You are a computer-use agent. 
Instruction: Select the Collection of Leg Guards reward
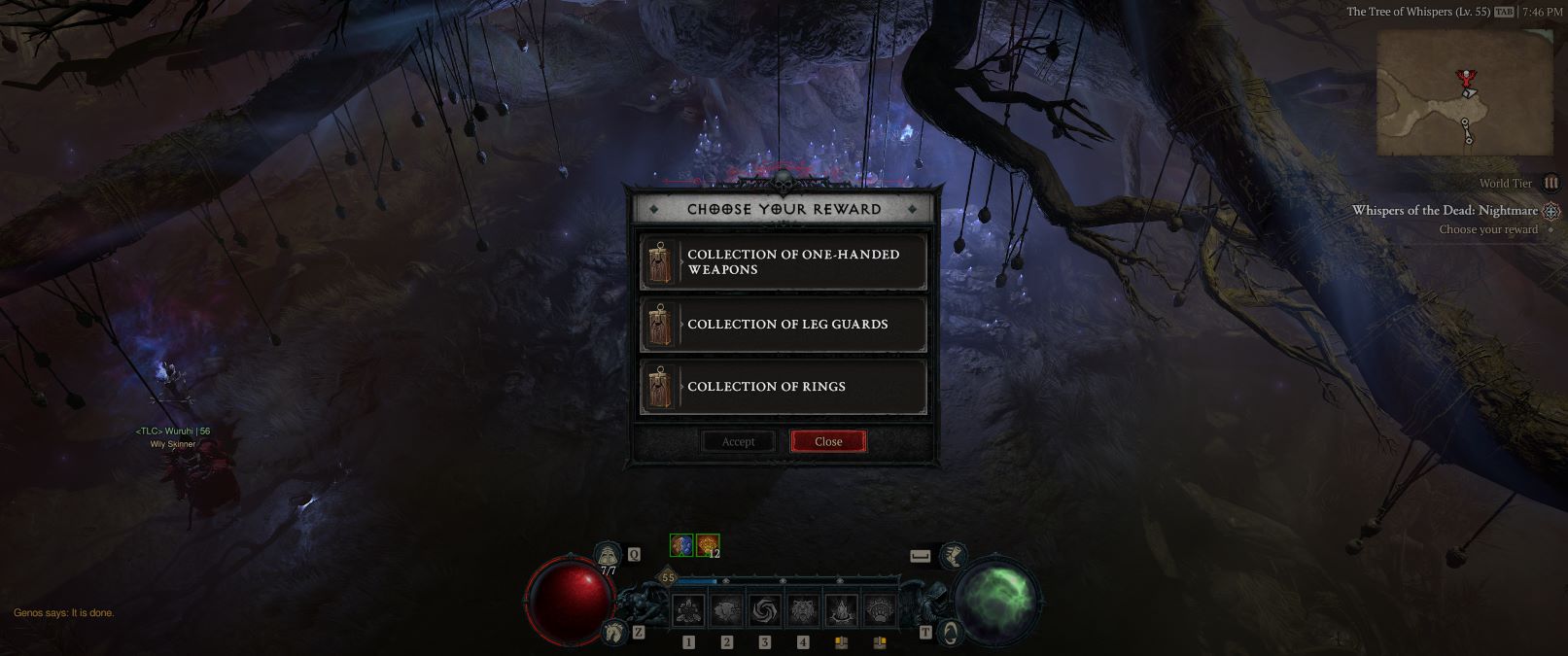coord(783,325)
